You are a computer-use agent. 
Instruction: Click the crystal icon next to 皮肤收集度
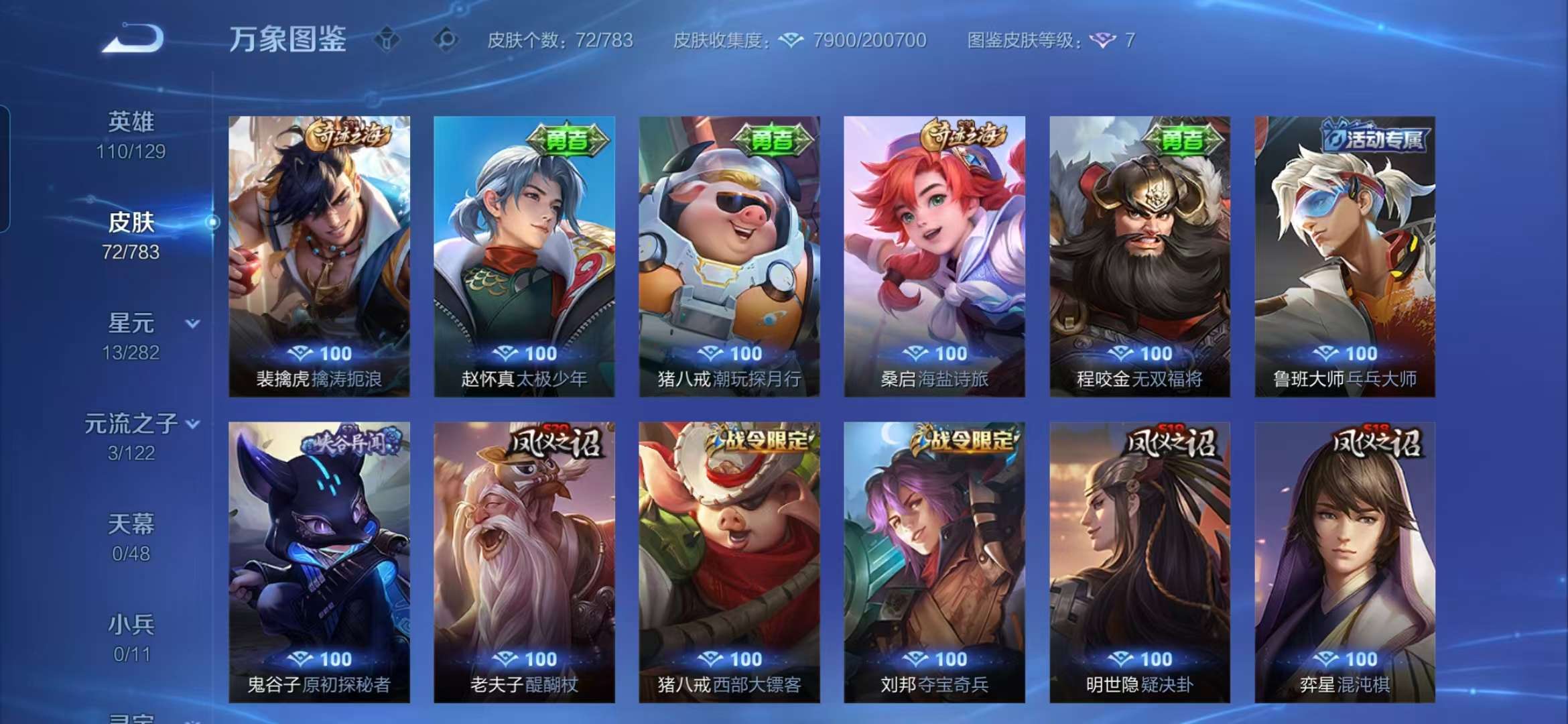tap(792, 41)
